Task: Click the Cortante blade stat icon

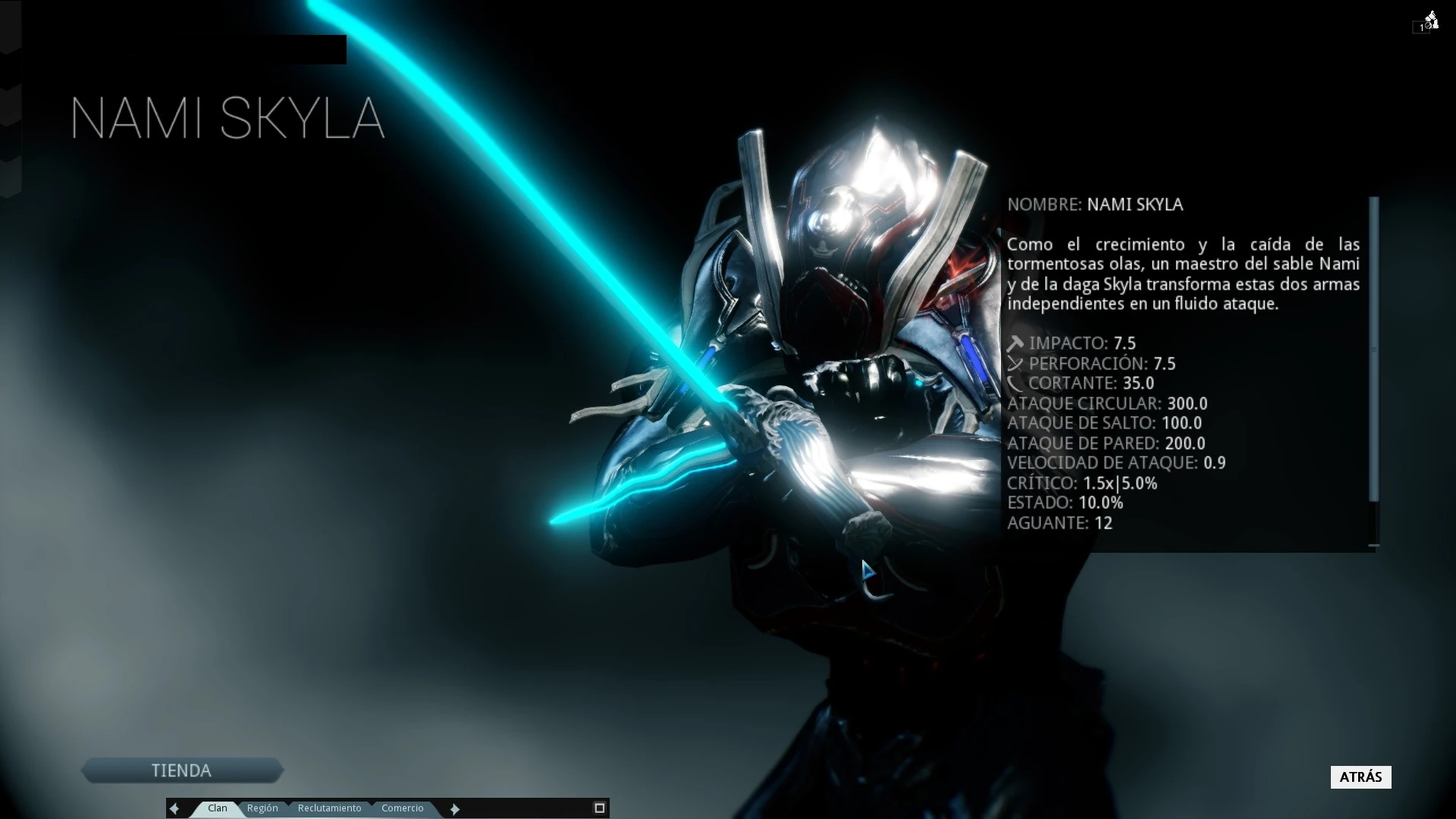Action: click(x=1015, y=383)
